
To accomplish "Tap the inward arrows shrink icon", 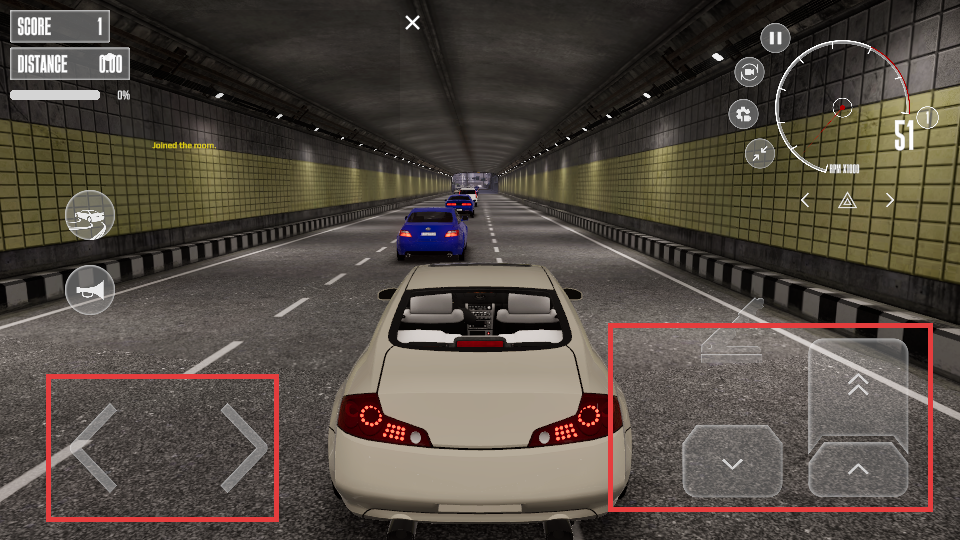I will tap(760, 153).
